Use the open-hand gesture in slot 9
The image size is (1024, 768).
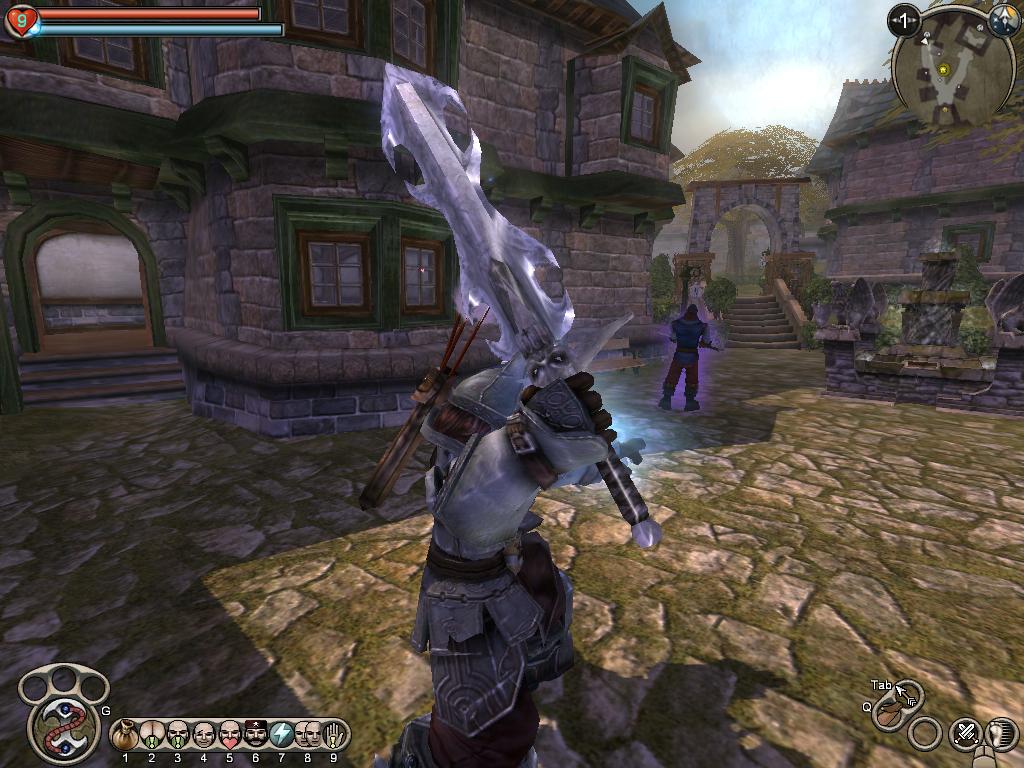334,735
